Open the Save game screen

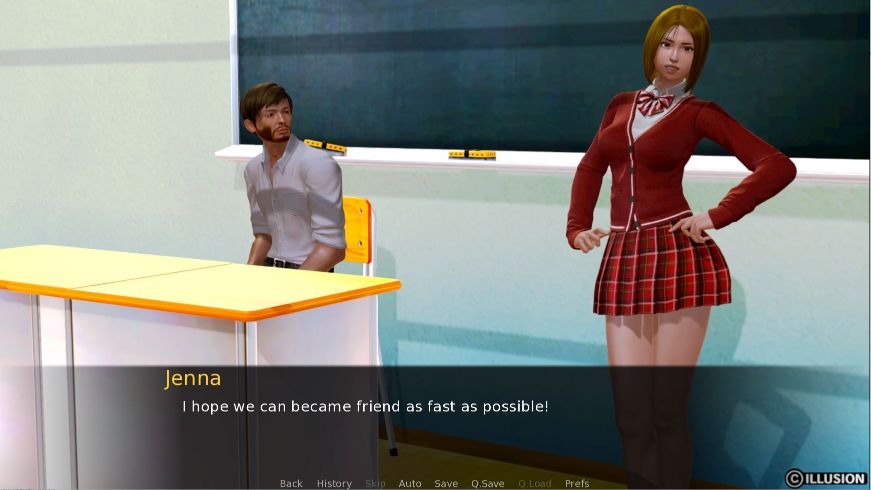coord(446,484)
